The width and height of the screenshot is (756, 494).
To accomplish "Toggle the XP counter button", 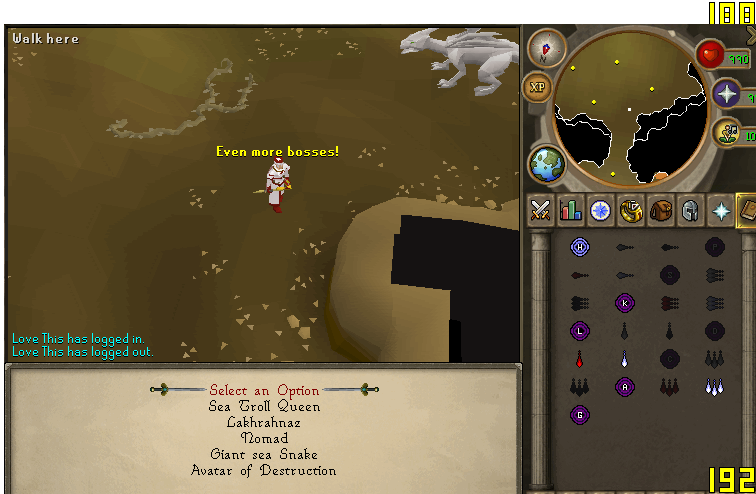I will (537, 87).
